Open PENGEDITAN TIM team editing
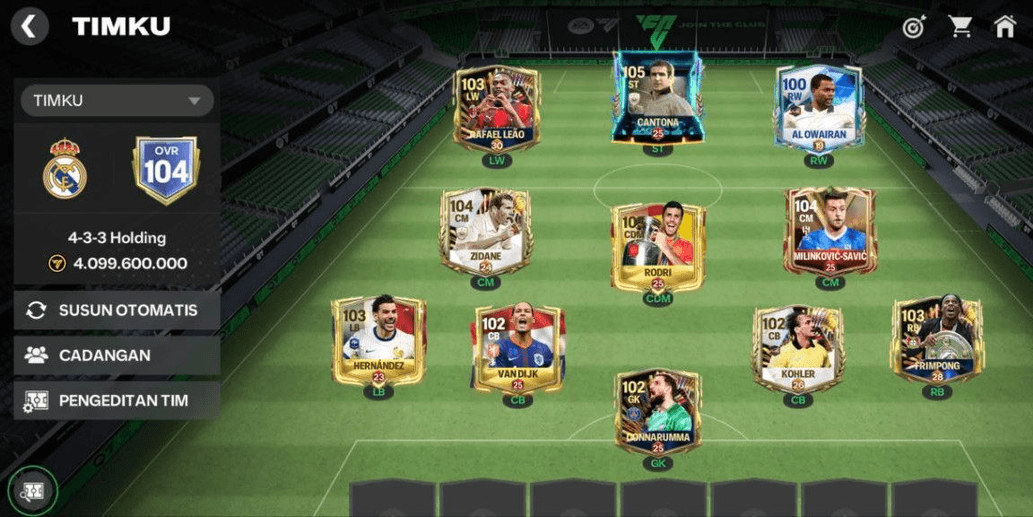This screenshot has width=1033, height=517. (117, 400)
